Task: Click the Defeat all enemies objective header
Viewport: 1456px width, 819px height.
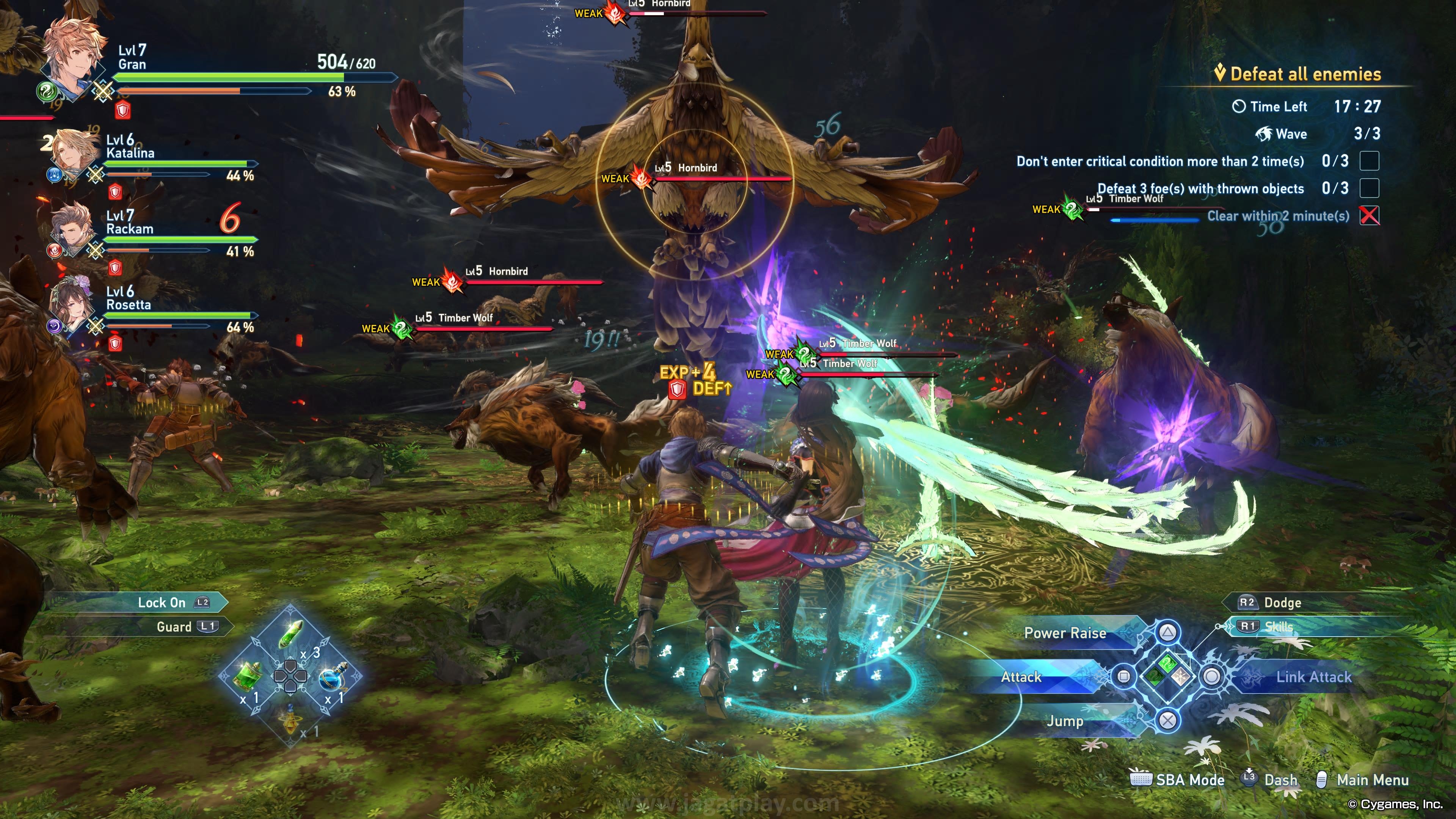Action: point(1305,74)
